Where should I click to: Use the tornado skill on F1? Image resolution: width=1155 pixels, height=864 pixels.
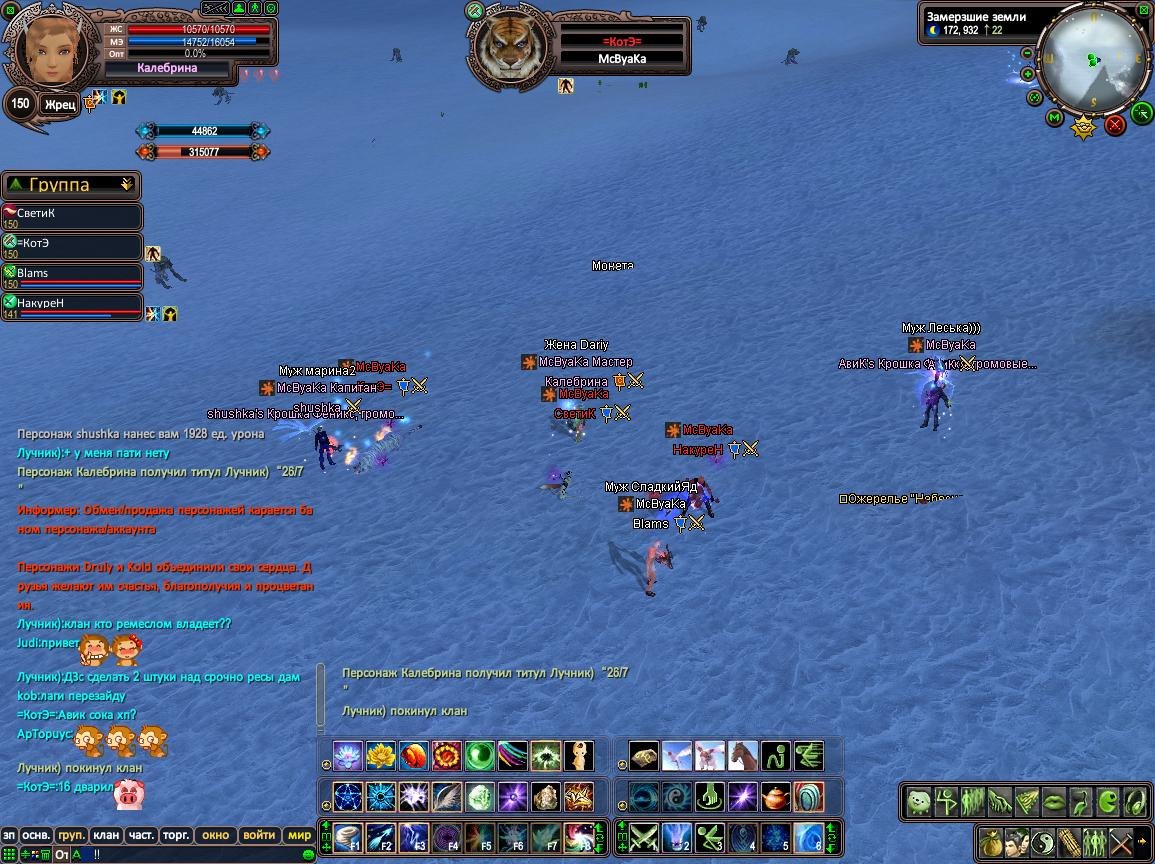[347, 836]
